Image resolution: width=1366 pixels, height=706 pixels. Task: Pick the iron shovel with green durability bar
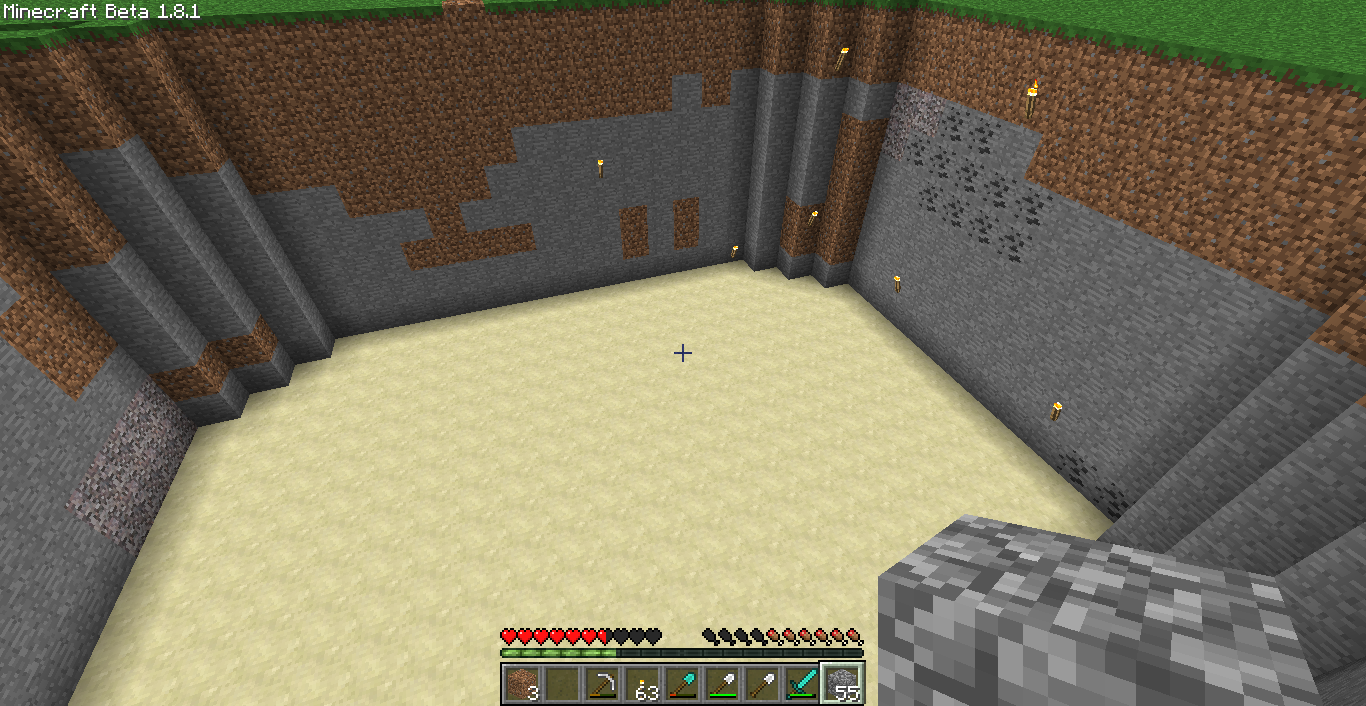pos(721,683)
